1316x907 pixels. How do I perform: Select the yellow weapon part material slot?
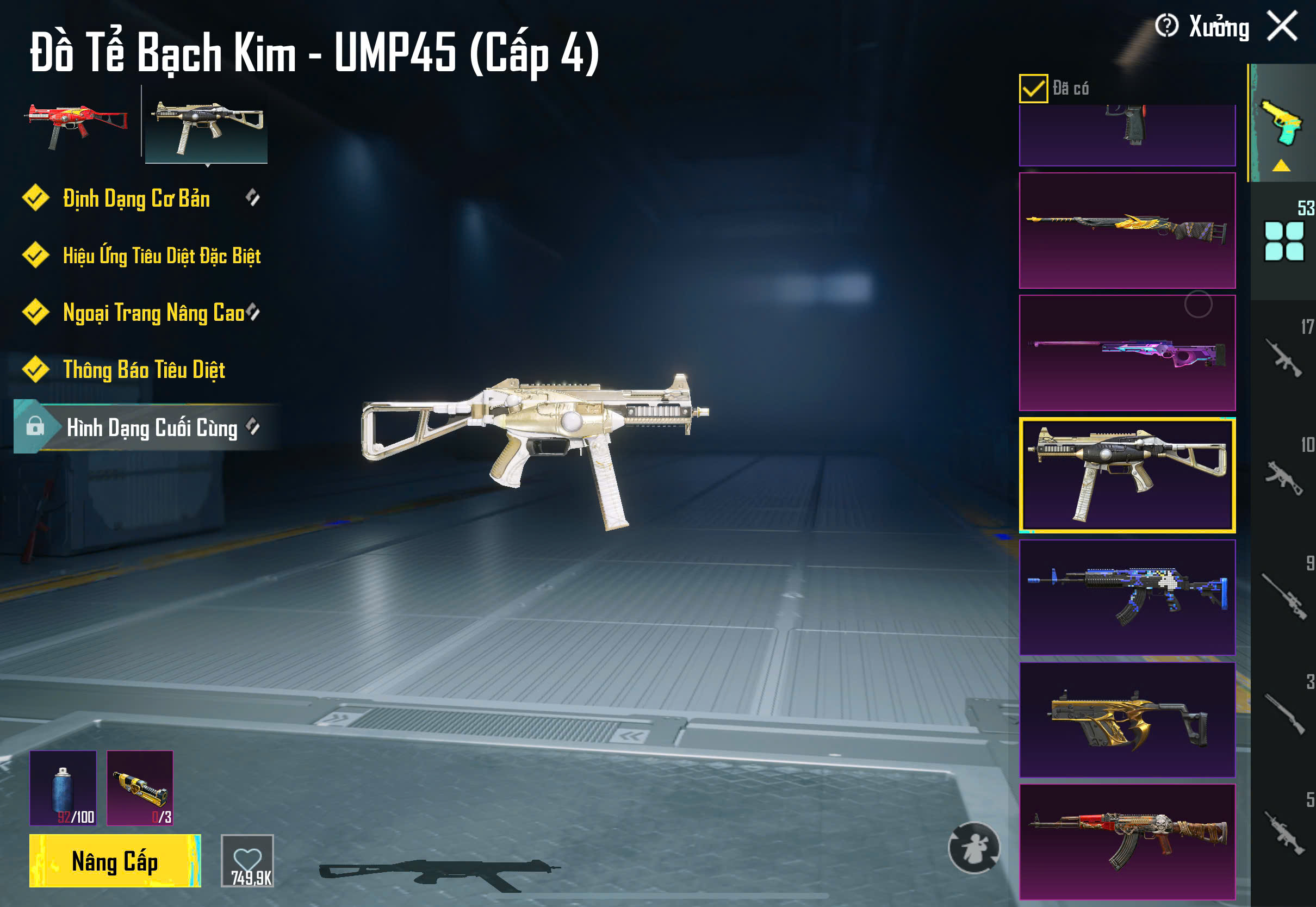(x=140, y=788)
